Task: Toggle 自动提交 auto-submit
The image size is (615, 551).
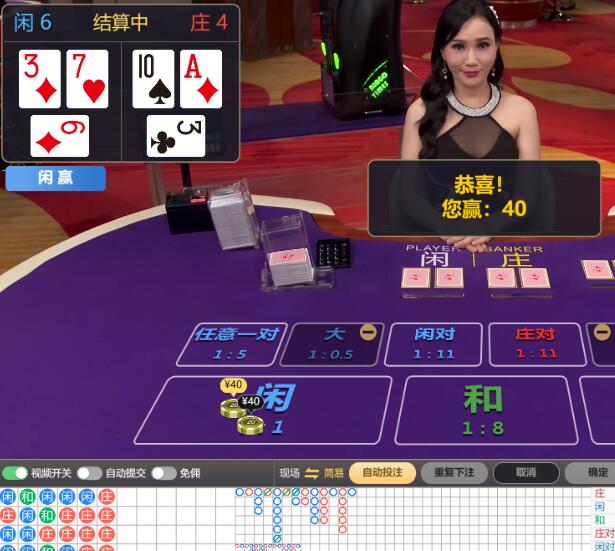Action: [90, 473]
